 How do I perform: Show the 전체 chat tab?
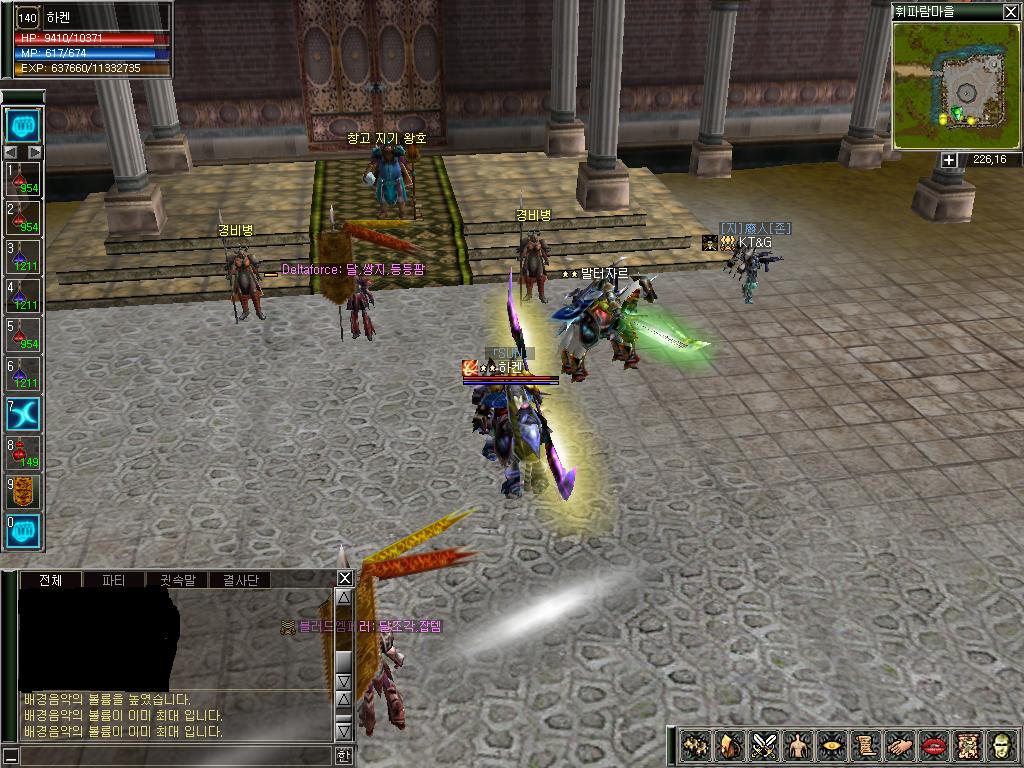pos(50,580)
